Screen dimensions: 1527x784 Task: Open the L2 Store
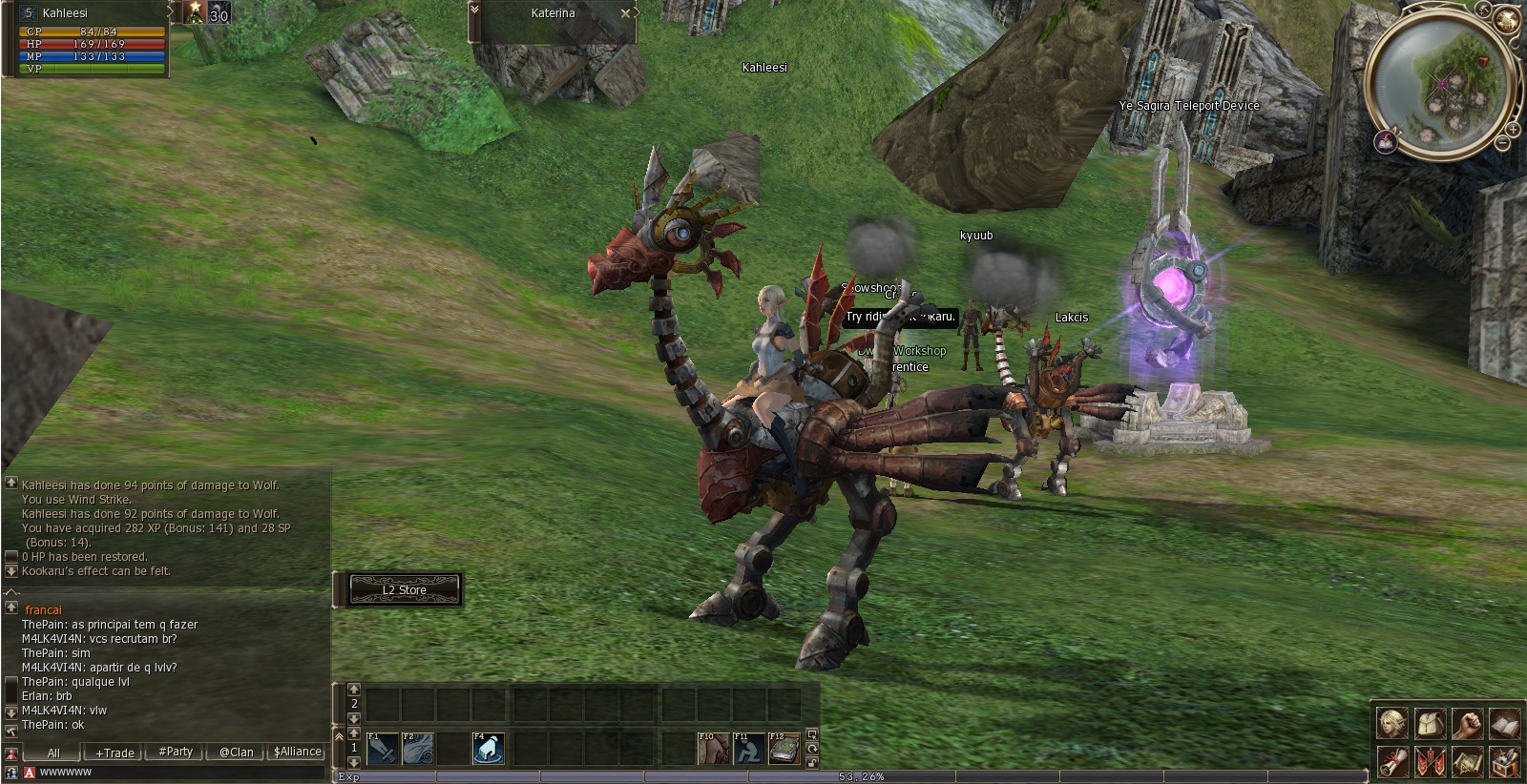coord(405,590)
